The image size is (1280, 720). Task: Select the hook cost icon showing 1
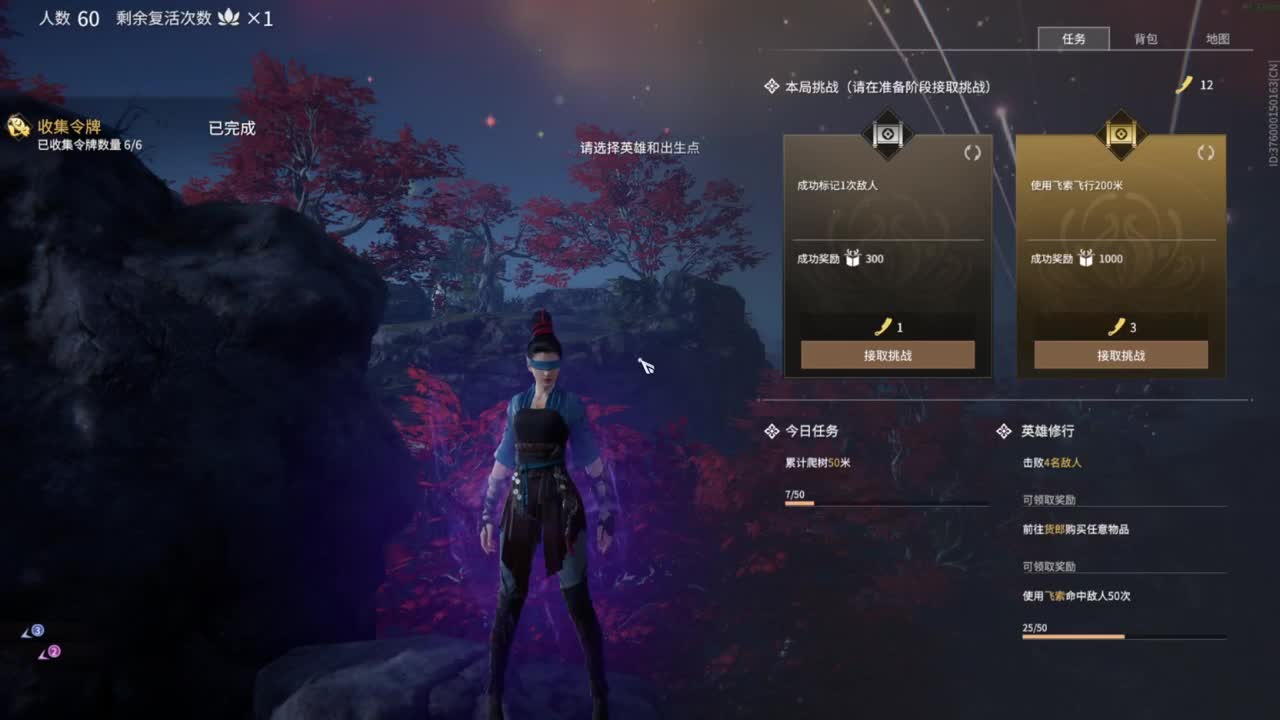(886, 325)
